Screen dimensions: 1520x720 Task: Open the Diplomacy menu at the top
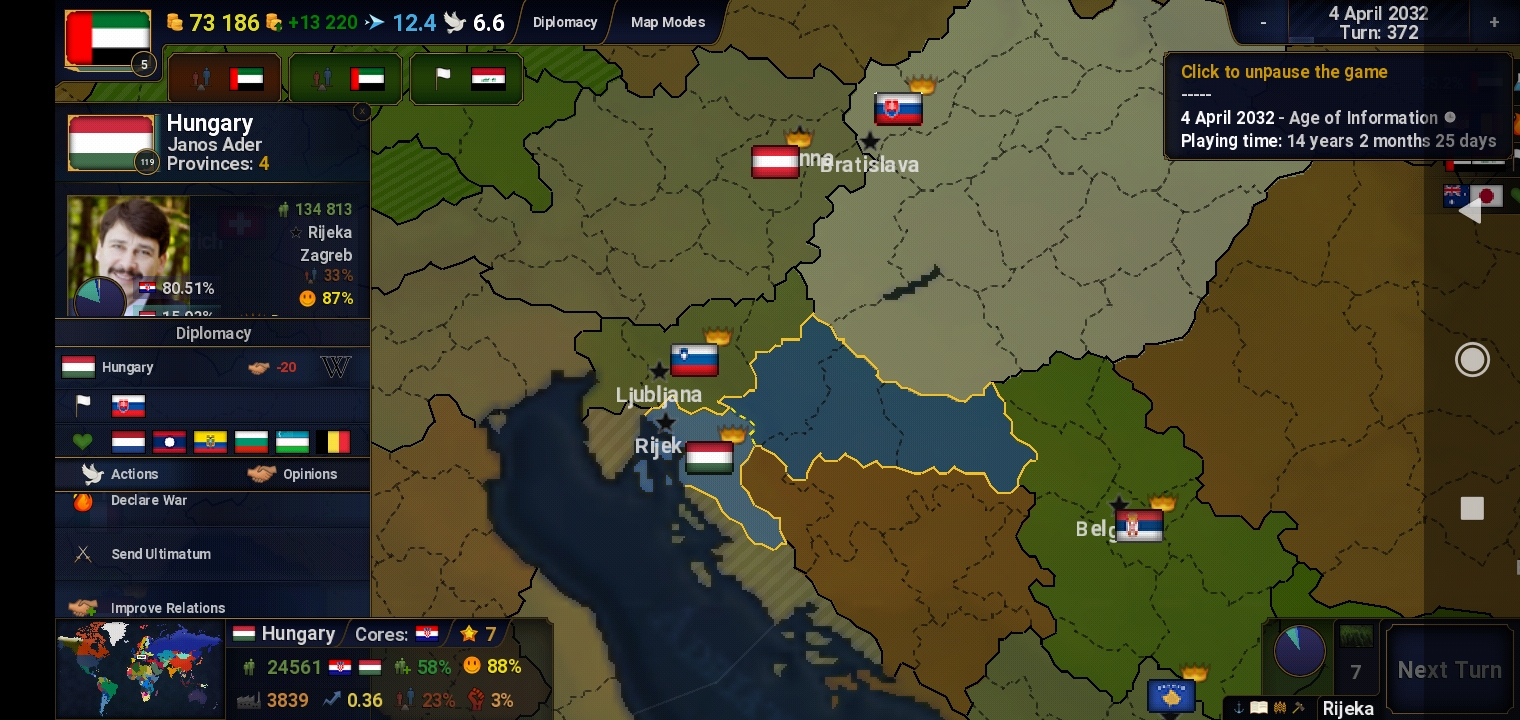click(x=566, y=22)
